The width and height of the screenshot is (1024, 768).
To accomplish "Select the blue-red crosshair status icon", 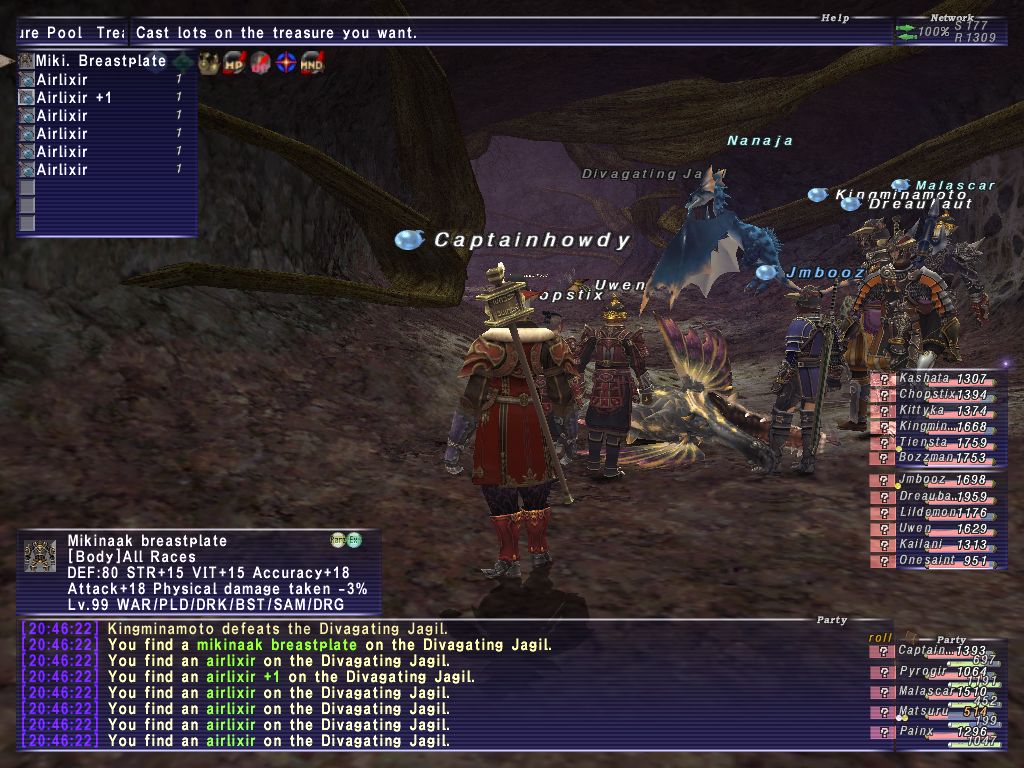I will [x=286, y=63].
